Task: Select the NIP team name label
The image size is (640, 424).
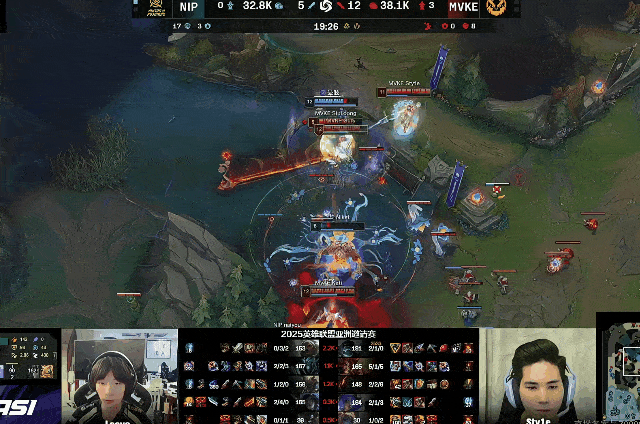Action: (x=190, y=6)
